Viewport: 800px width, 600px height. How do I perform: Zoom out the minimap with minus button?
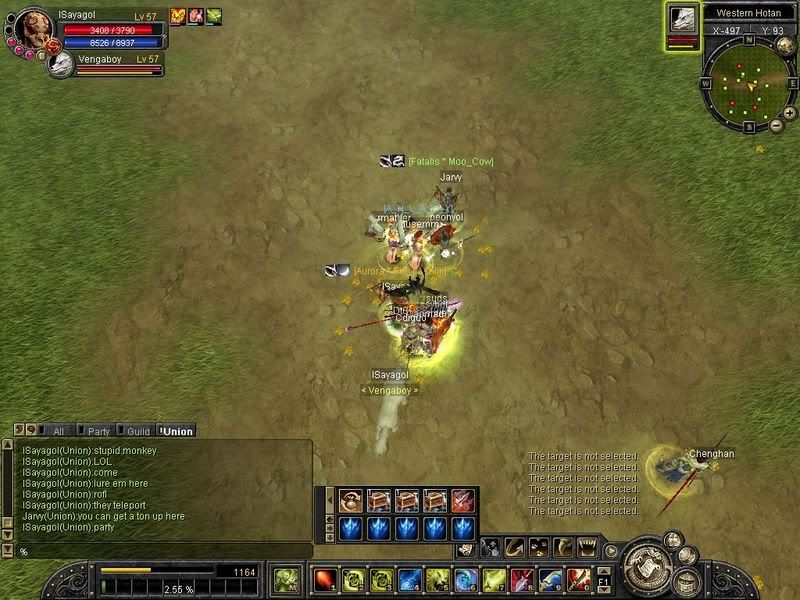click(776, 126)
